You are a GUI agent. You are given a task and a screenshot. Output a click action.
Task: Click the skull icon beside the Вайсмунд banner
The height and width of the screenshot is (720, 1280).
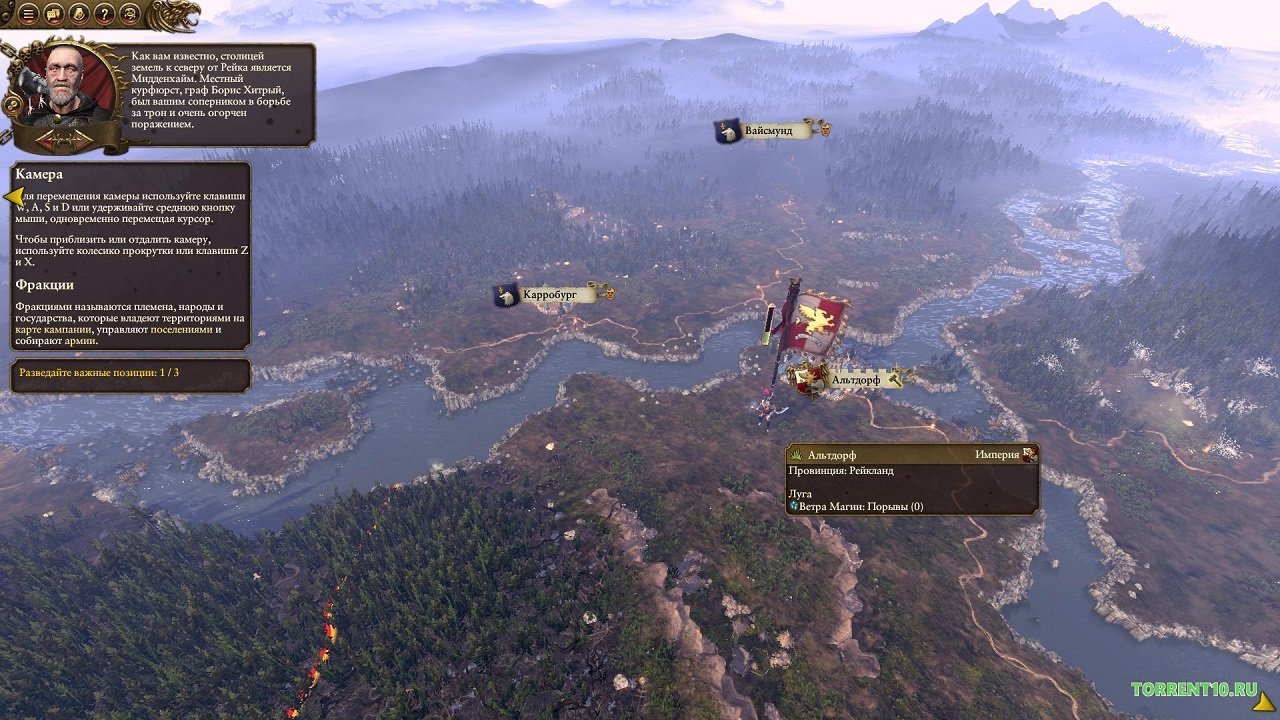point(826,127)
